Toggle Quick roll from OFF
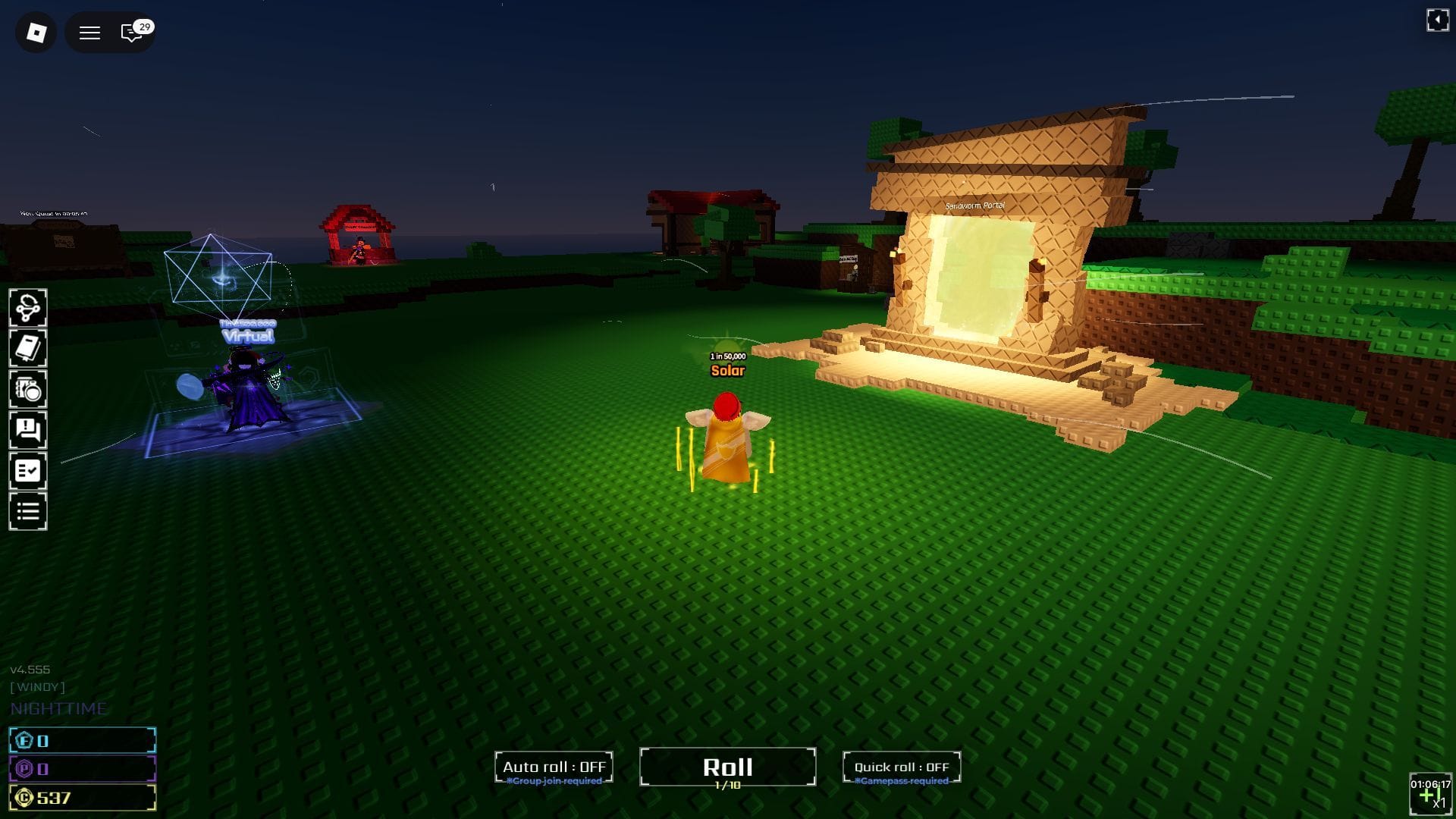This screenshot has width=1456, height=819. [901, 766]
